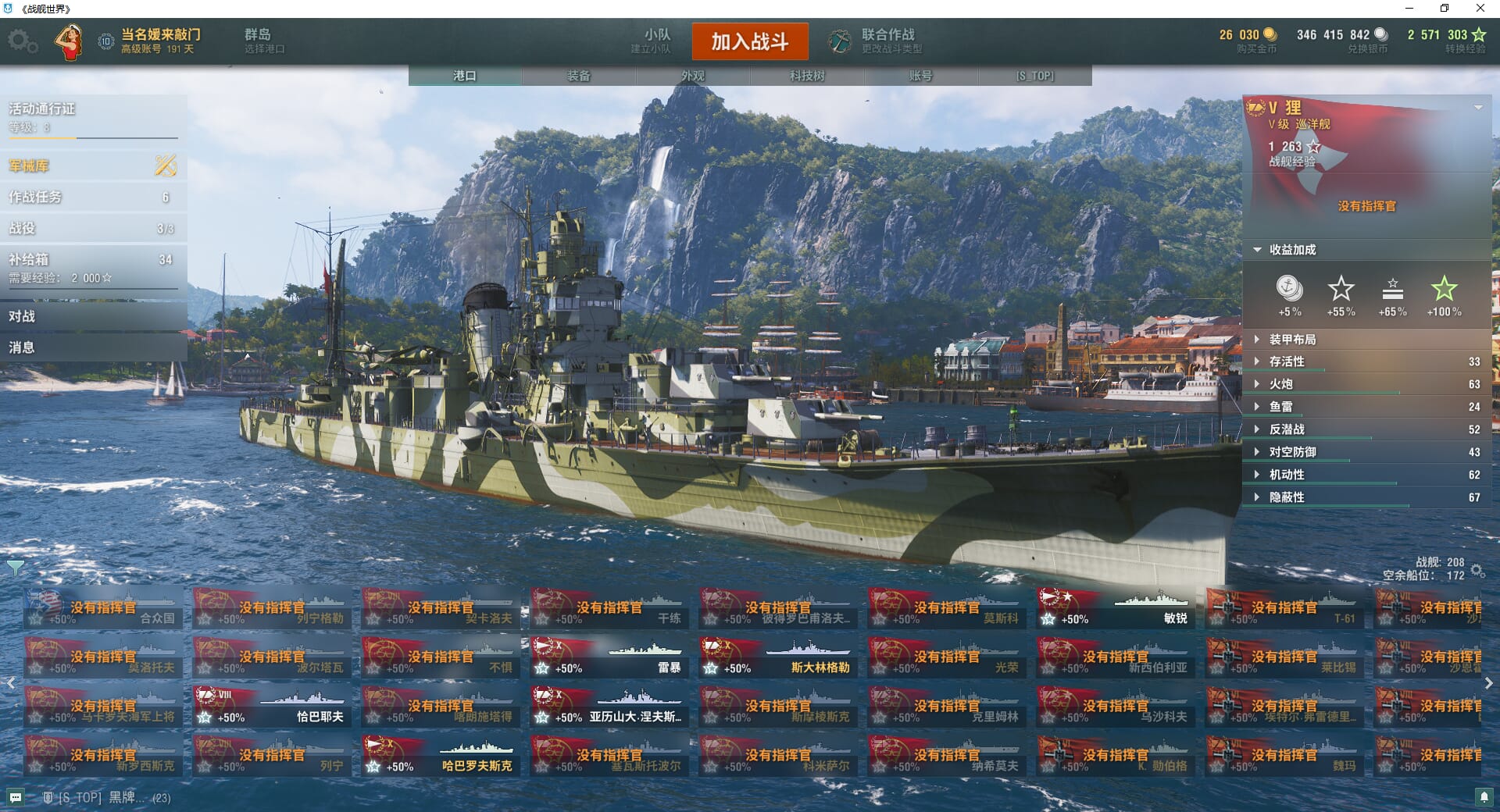Open the 军械库 armory entry
The image size is (1500, 812).
[92, 166]
